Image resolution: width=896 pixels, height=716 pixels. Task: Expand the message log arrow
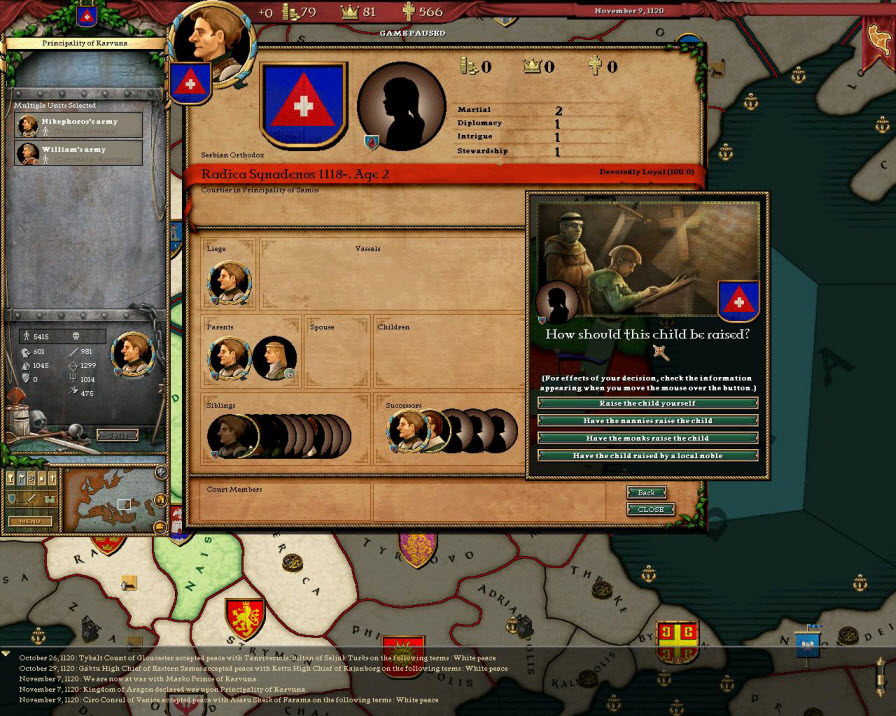coord(7,654)
